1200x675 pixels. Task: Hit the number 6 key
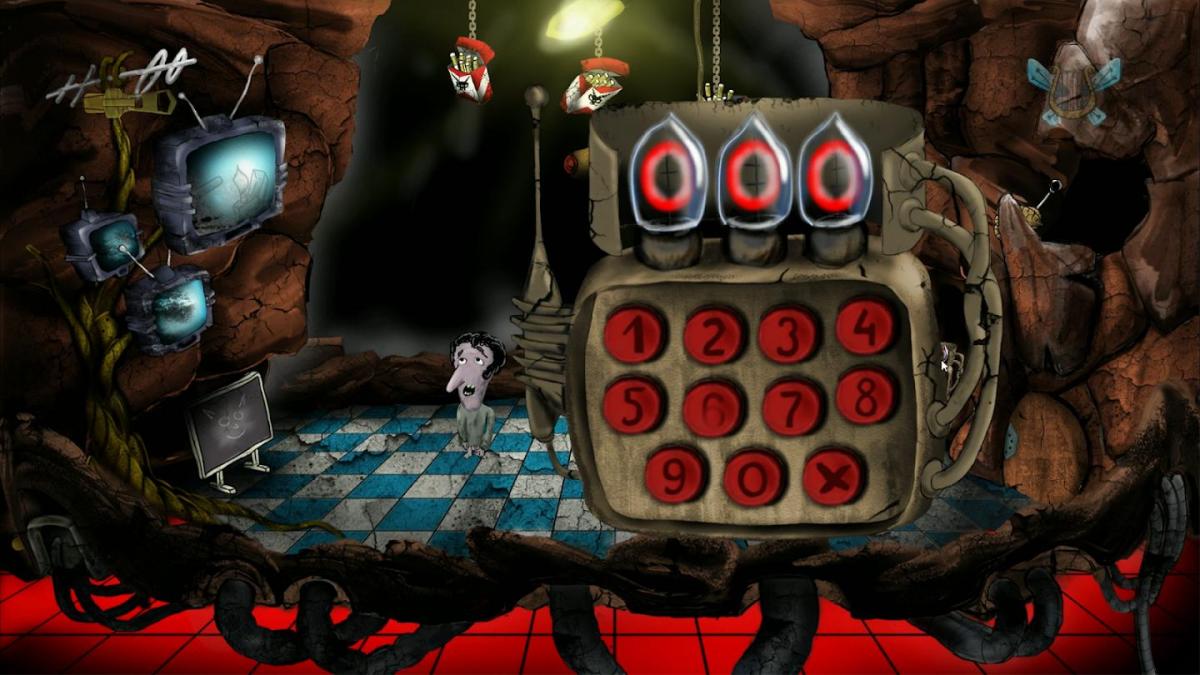(x=713, y=407)
